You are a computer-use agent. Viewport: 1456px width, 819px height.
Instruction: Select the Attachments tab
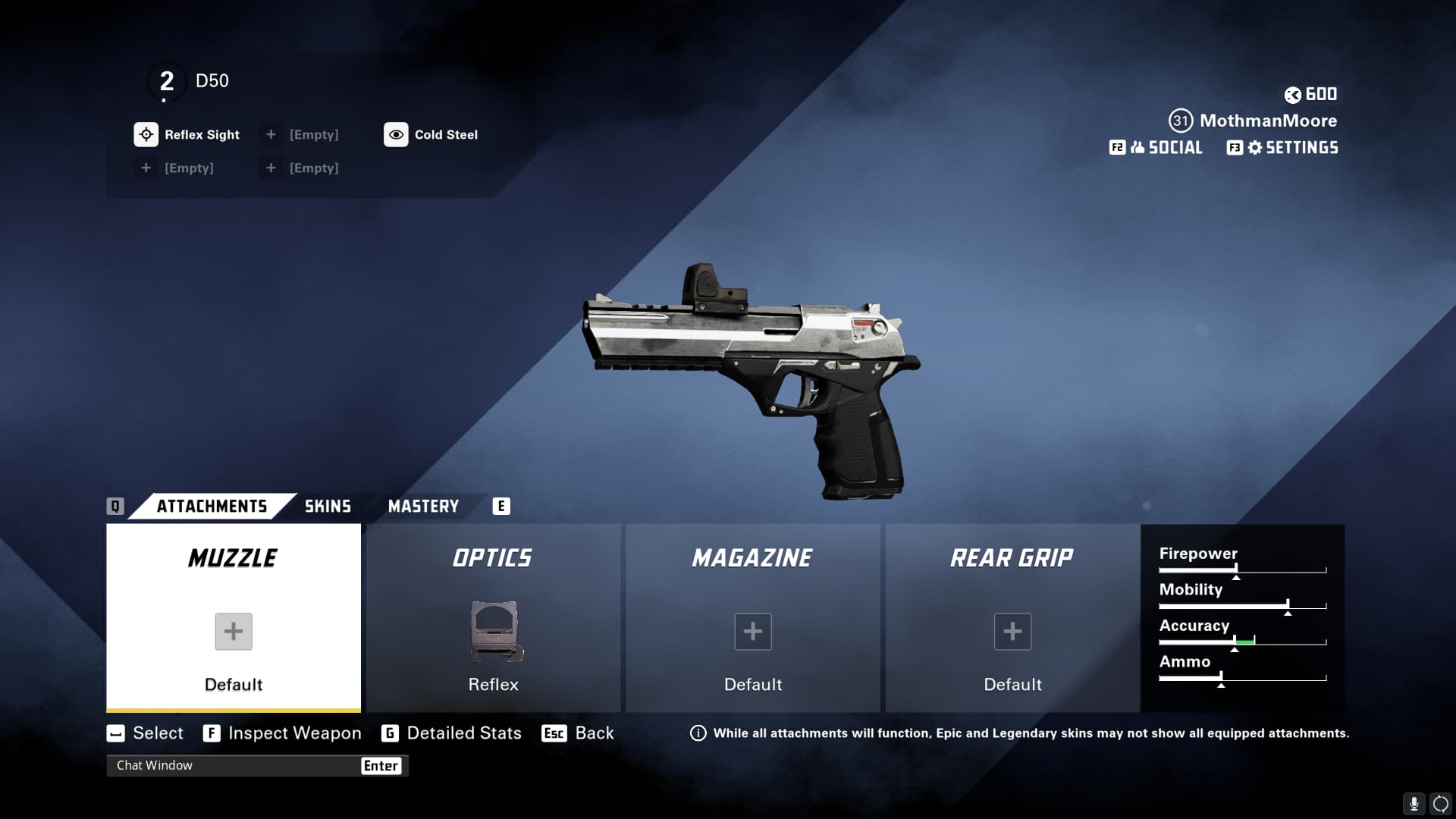(x=212, y=507)
